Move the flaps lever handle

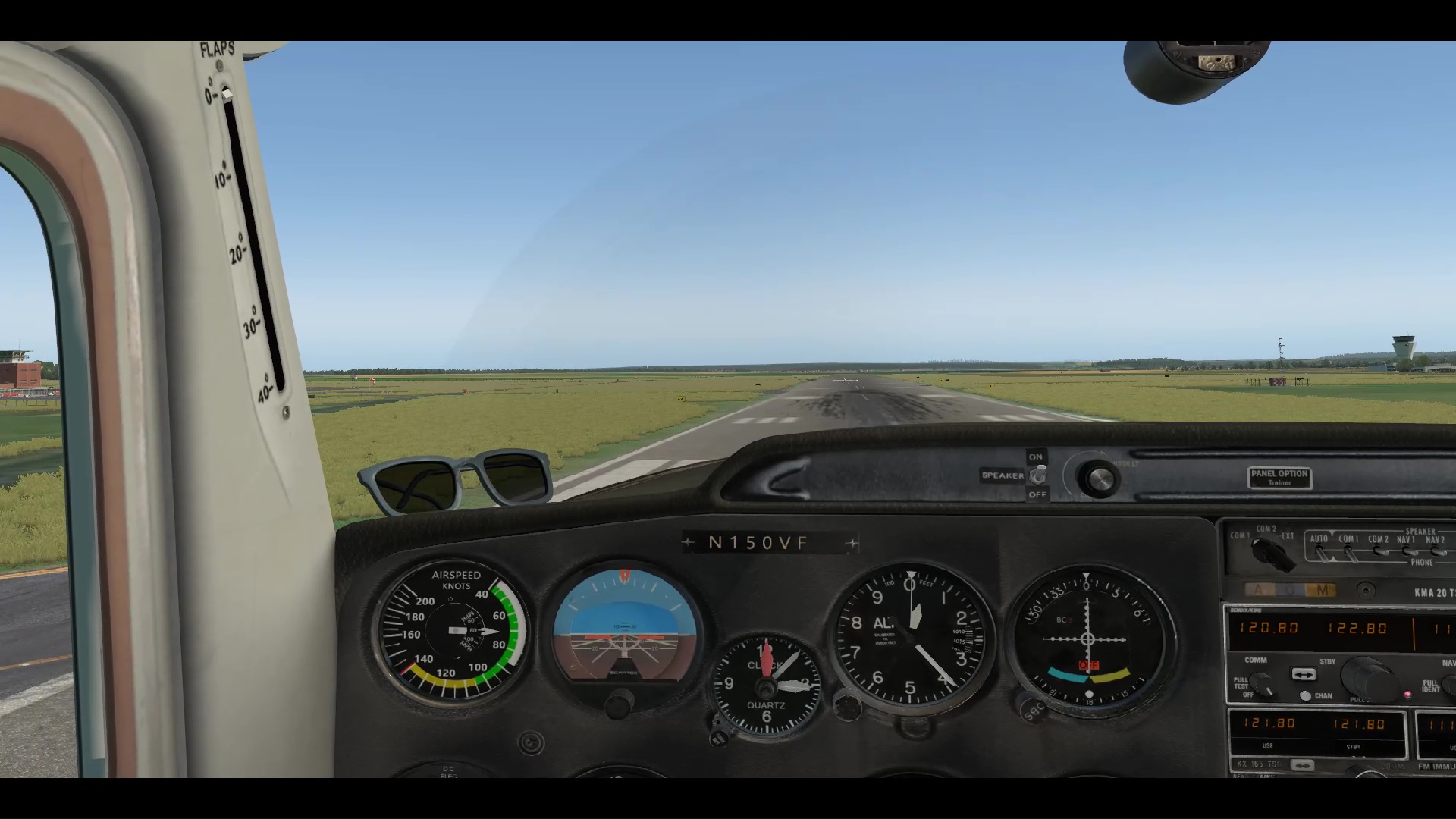(x=227, y=93)
